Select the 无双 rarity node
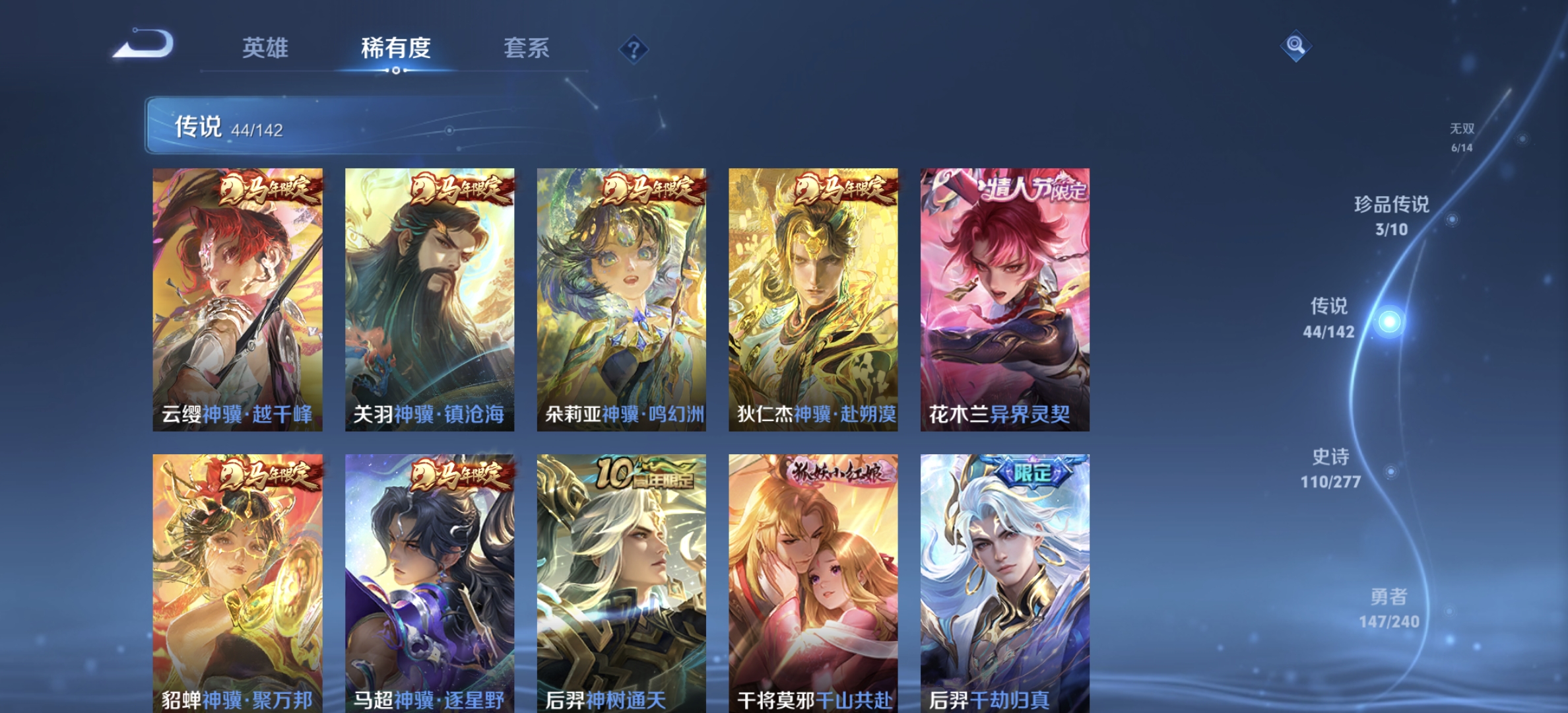 tap(1460, 132)
